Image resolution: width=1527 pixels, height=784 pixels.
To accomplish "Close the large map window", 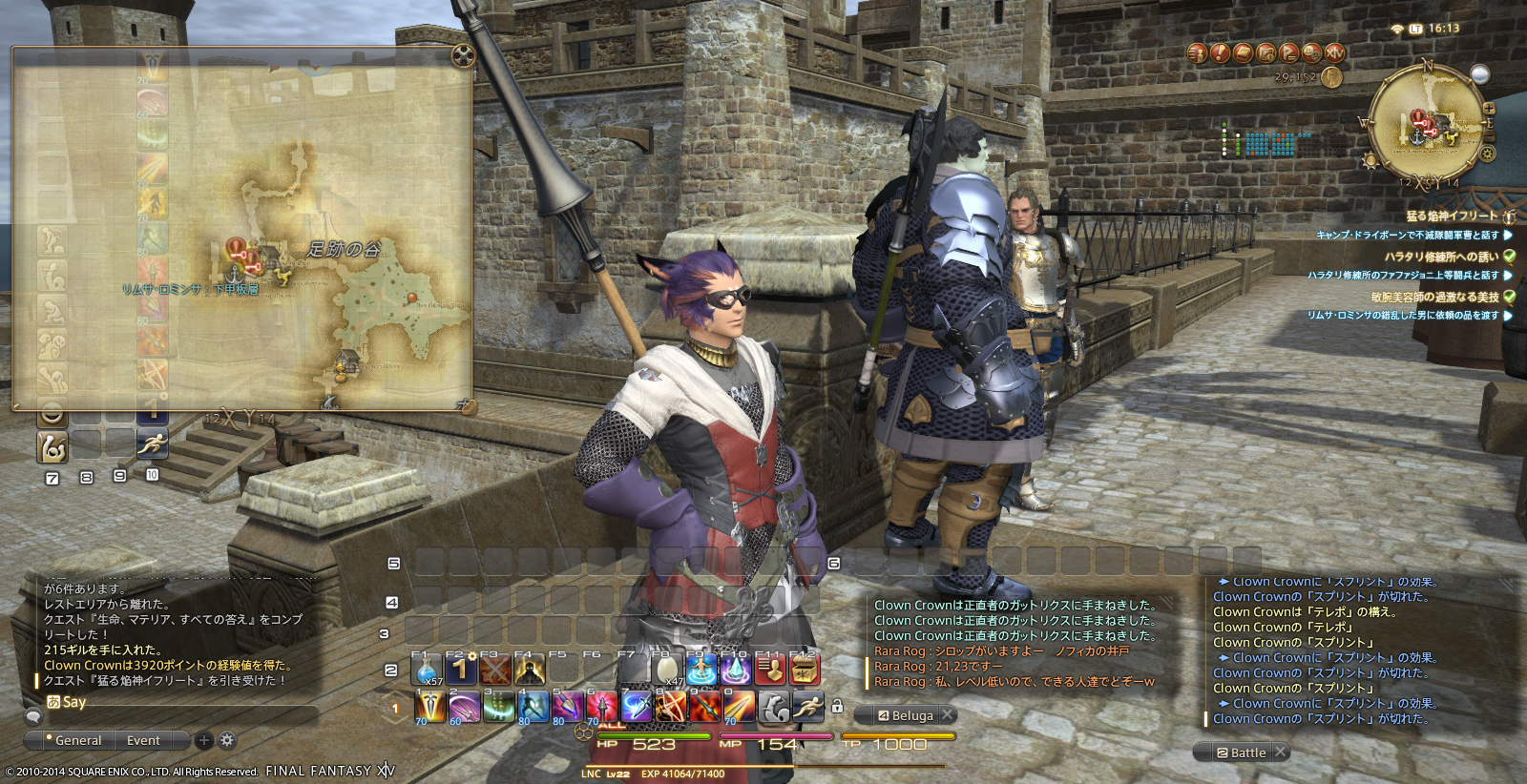I will [463, 54].
